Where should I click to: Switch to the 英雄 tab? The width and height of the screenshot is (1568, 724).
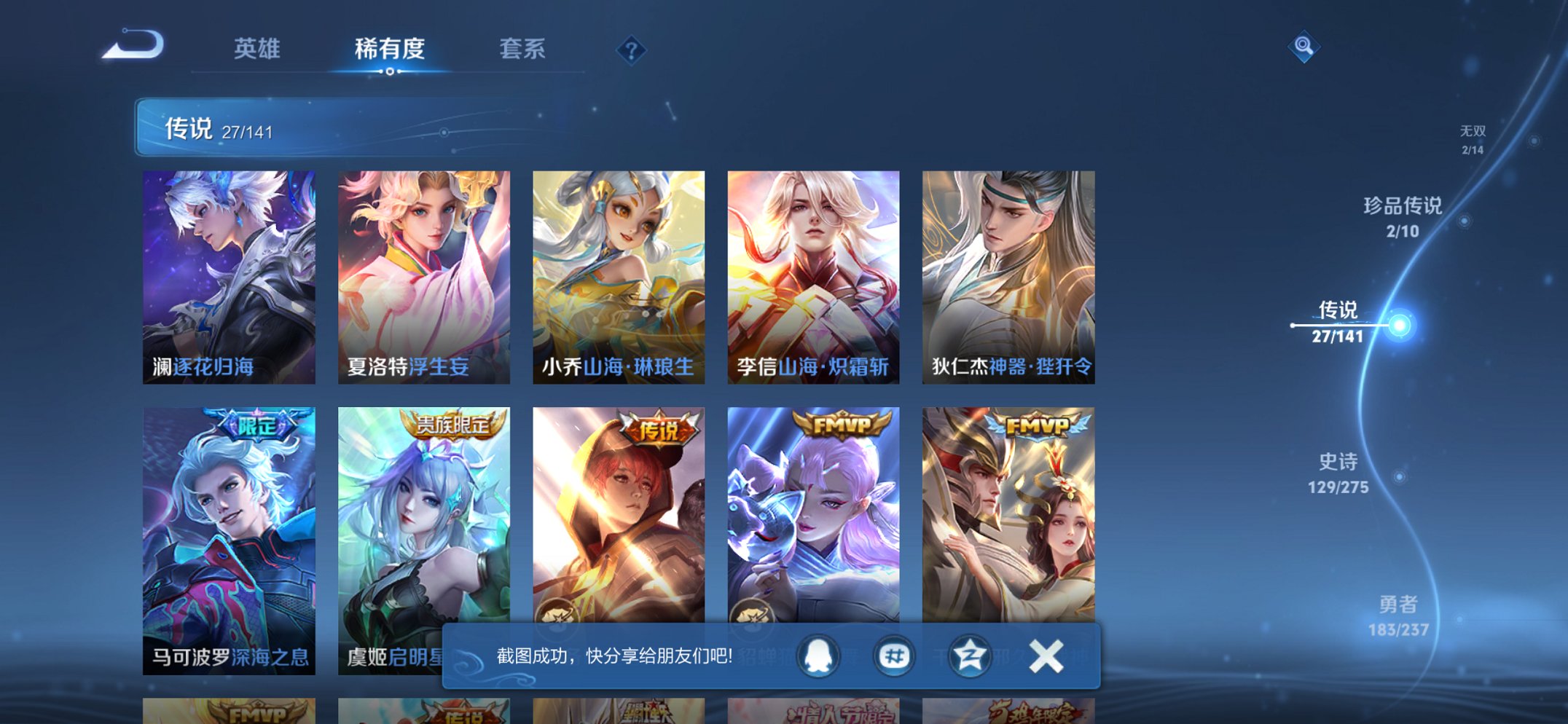coord(256,48)
